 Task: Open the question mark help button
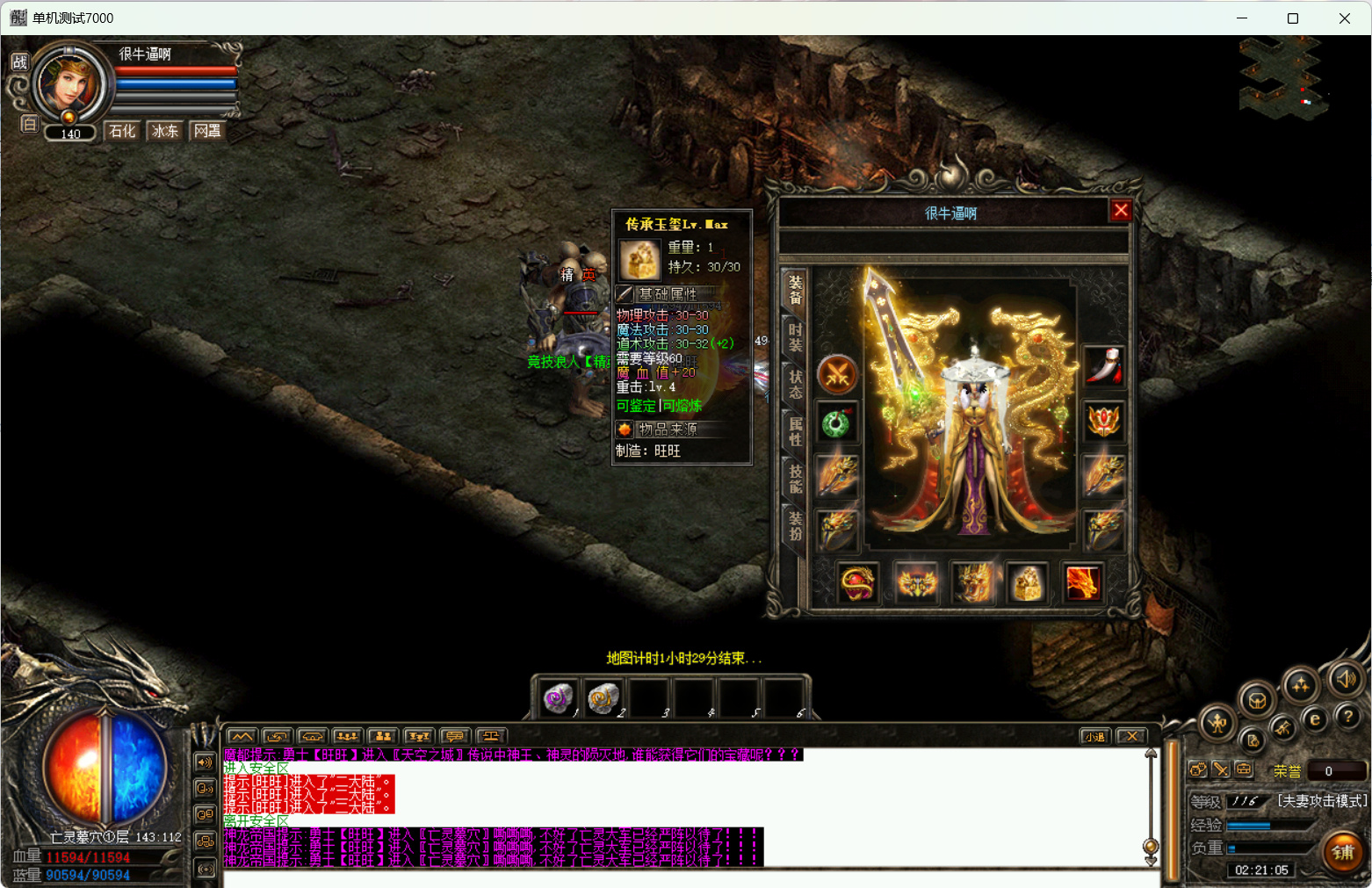point(1347,717)
